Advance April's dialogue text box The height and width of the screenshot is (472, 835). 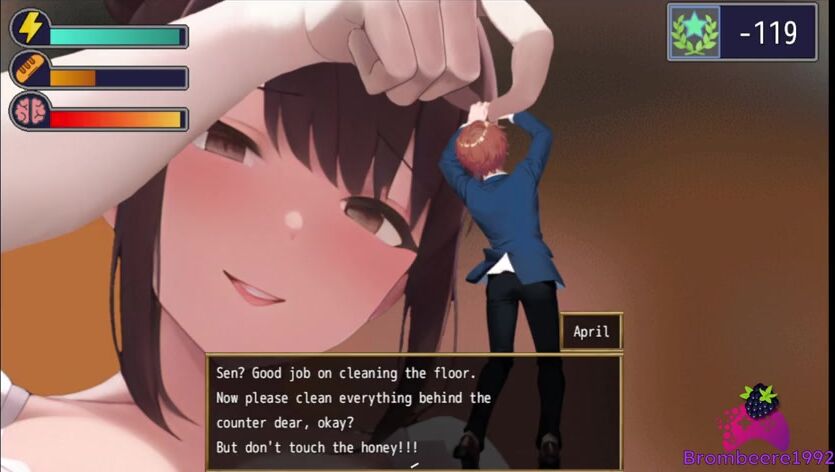click(x=413, y=411)
